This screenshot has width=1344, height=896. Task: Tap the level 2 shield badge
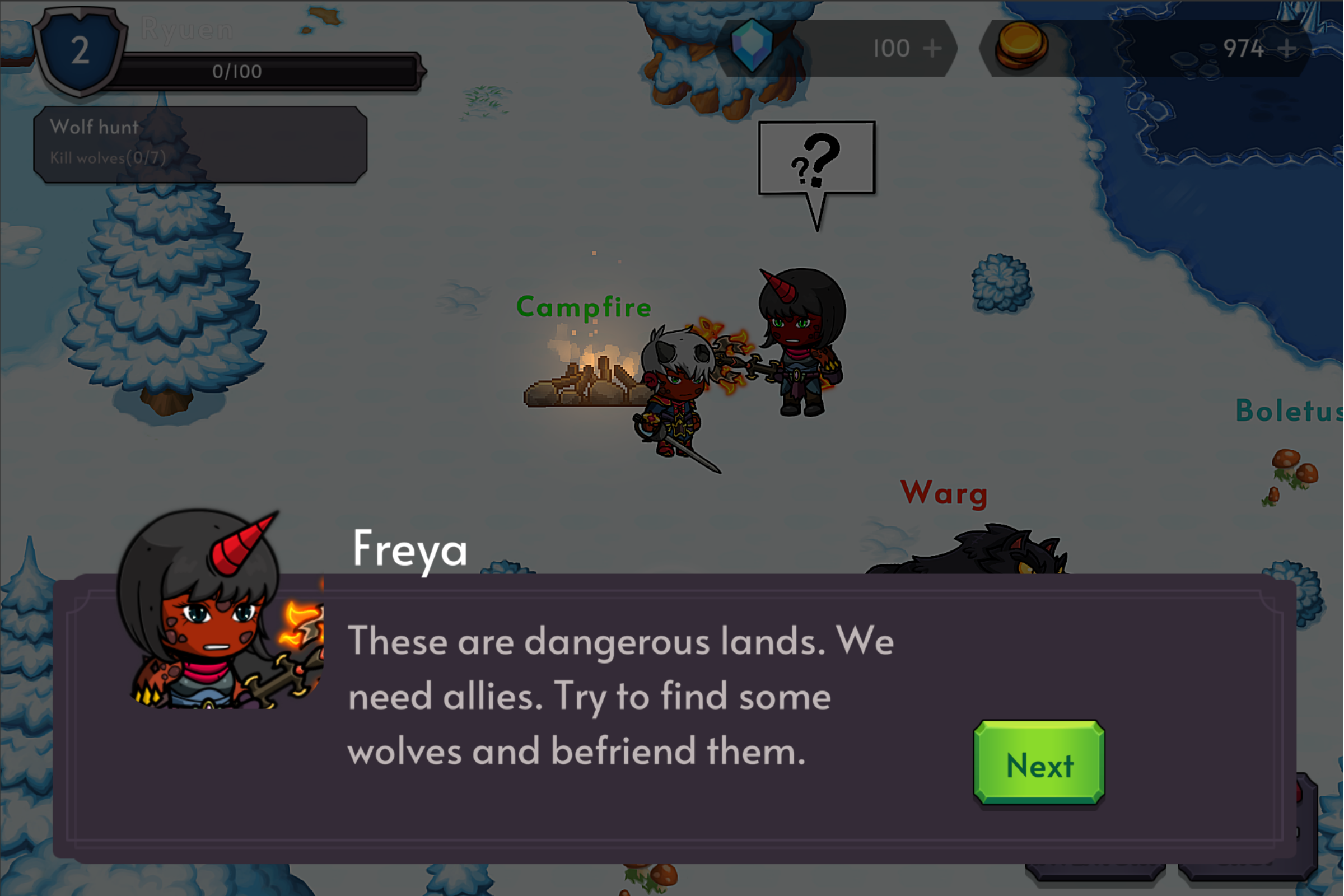[80, 52]
